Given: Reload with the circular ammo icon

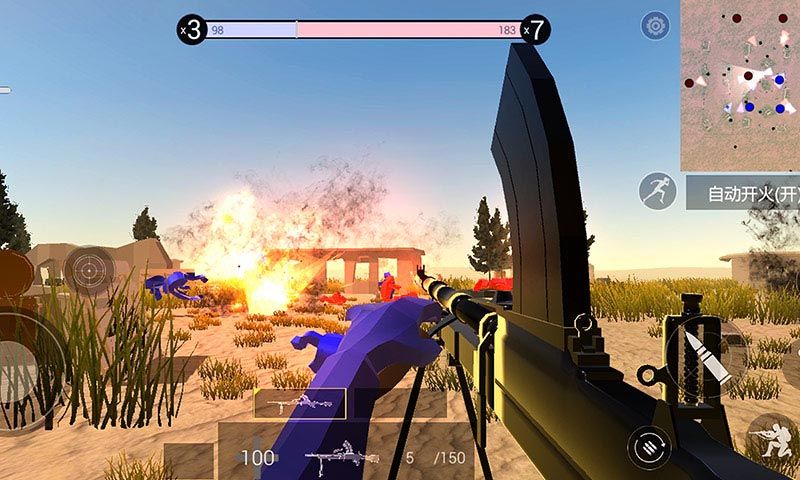Looking at the screenshot, I should [648, 446].
